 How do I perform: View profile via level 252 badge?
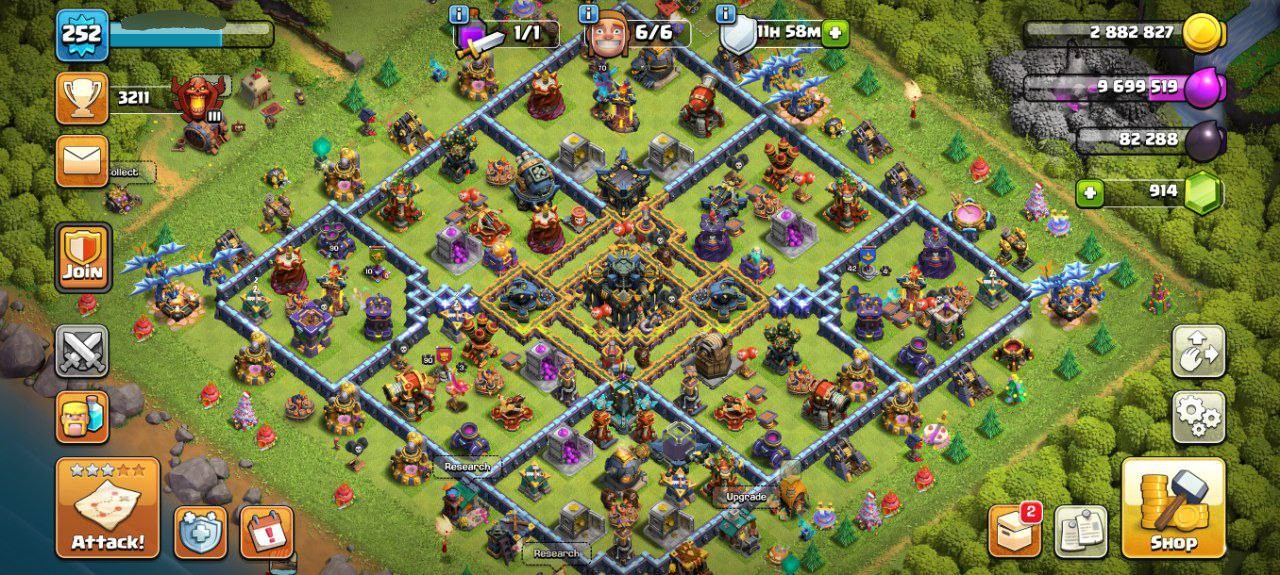82,35
